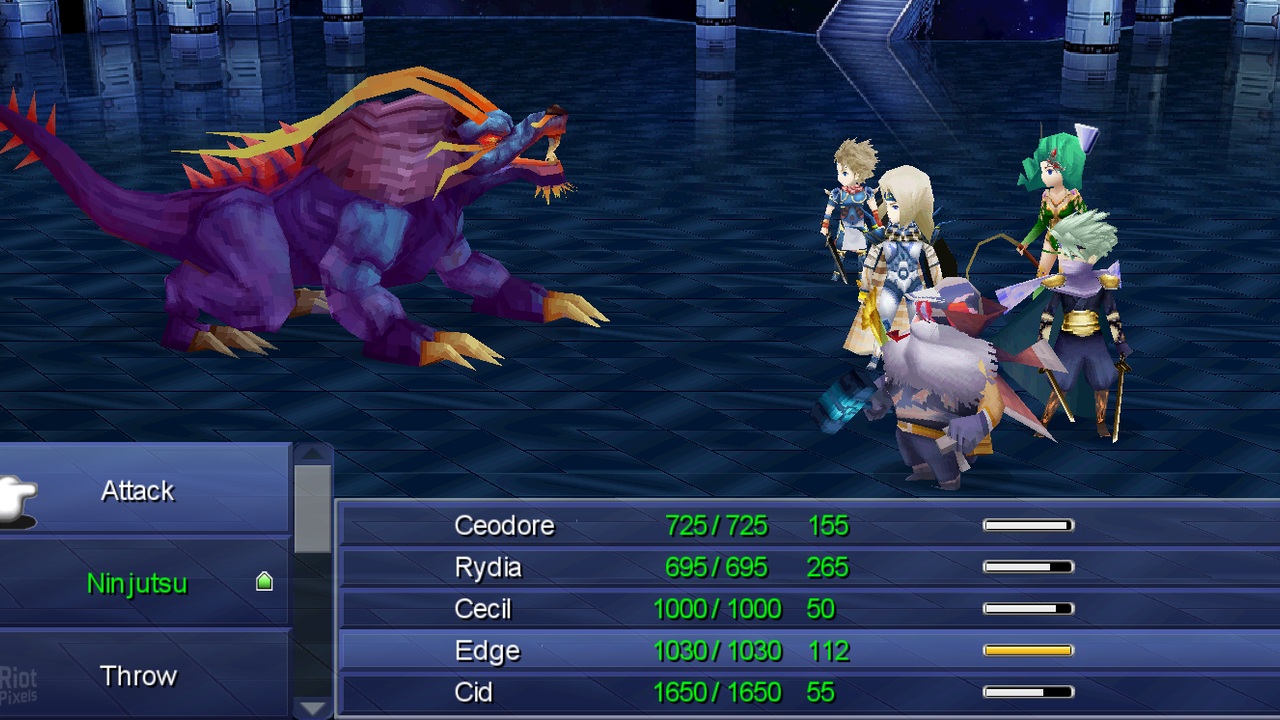Select Cecil in the party status list
Viewport: 1280px width, 720px height.
point(485,608)
